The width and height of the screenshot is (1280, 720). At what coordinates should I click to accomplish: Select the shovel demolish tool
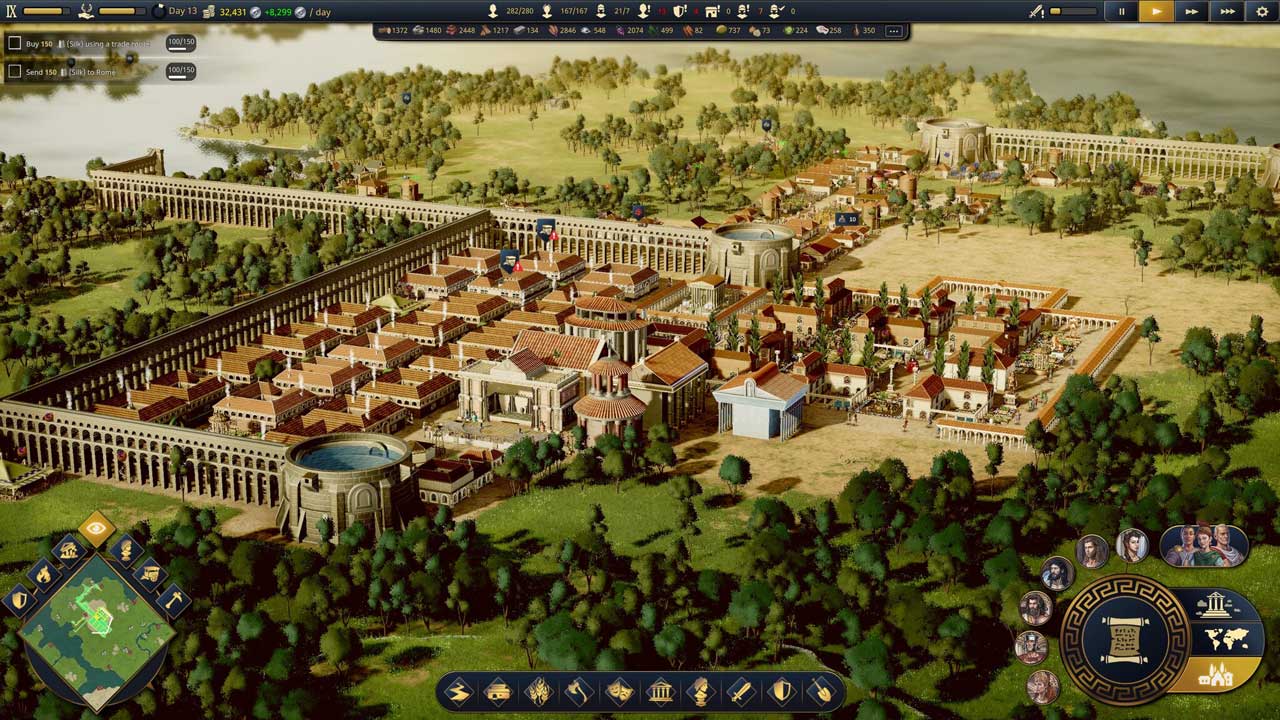(822, 691)
